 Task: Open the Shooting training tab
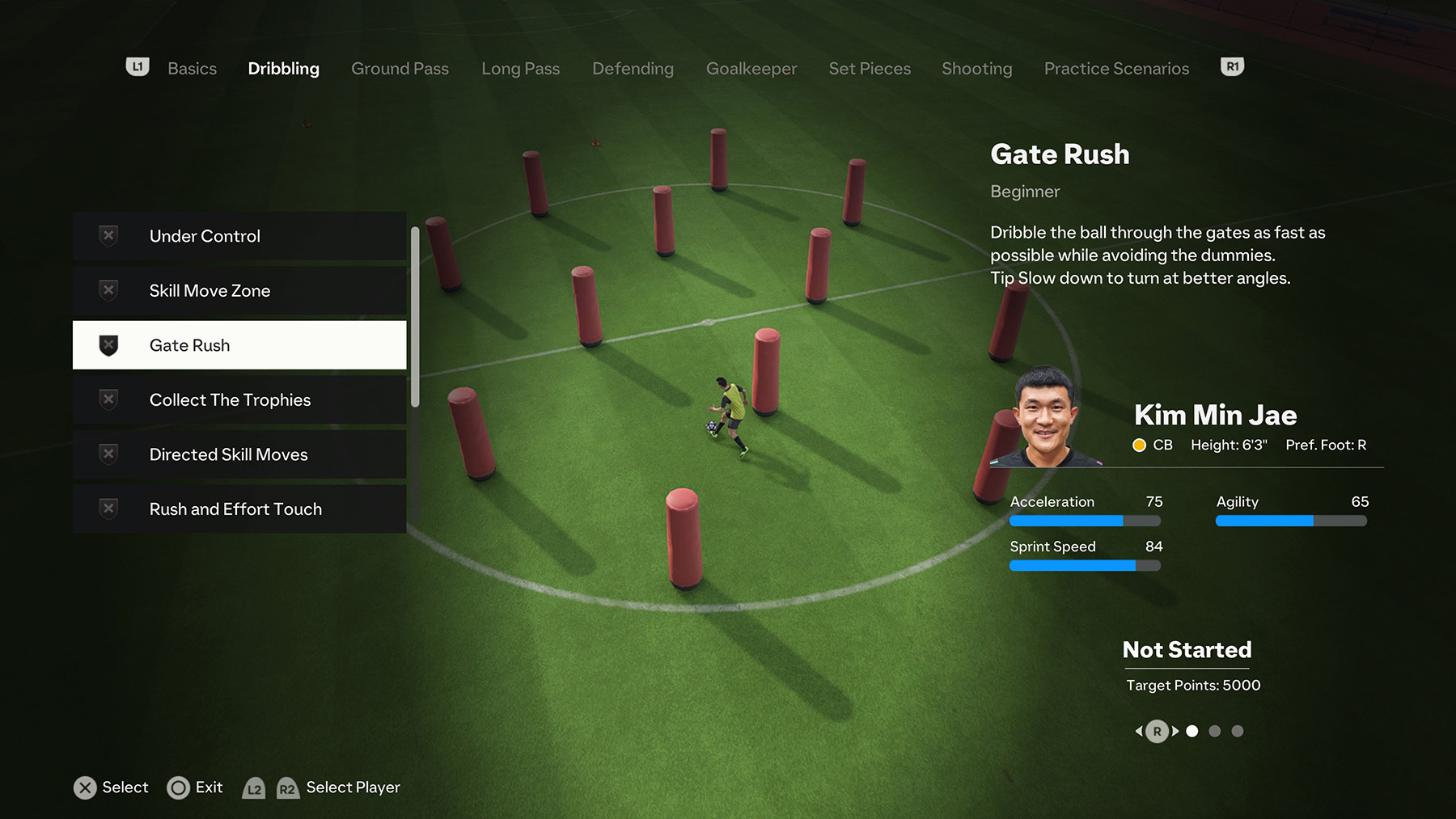[x=976, y=69]
